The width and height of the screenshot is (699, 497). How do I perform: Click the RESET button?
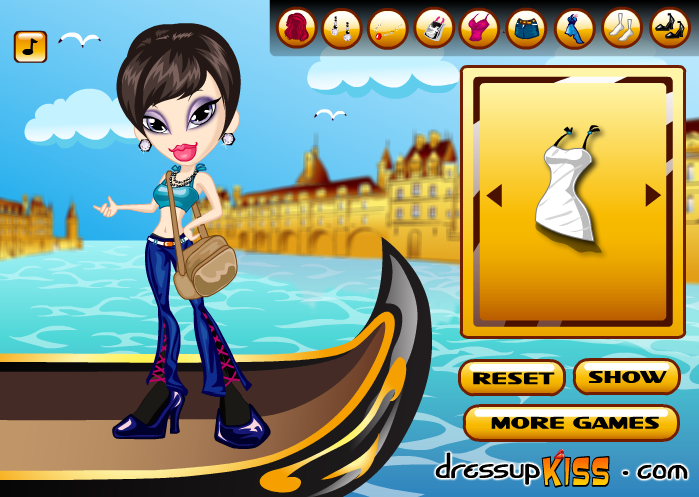point(512,378)
